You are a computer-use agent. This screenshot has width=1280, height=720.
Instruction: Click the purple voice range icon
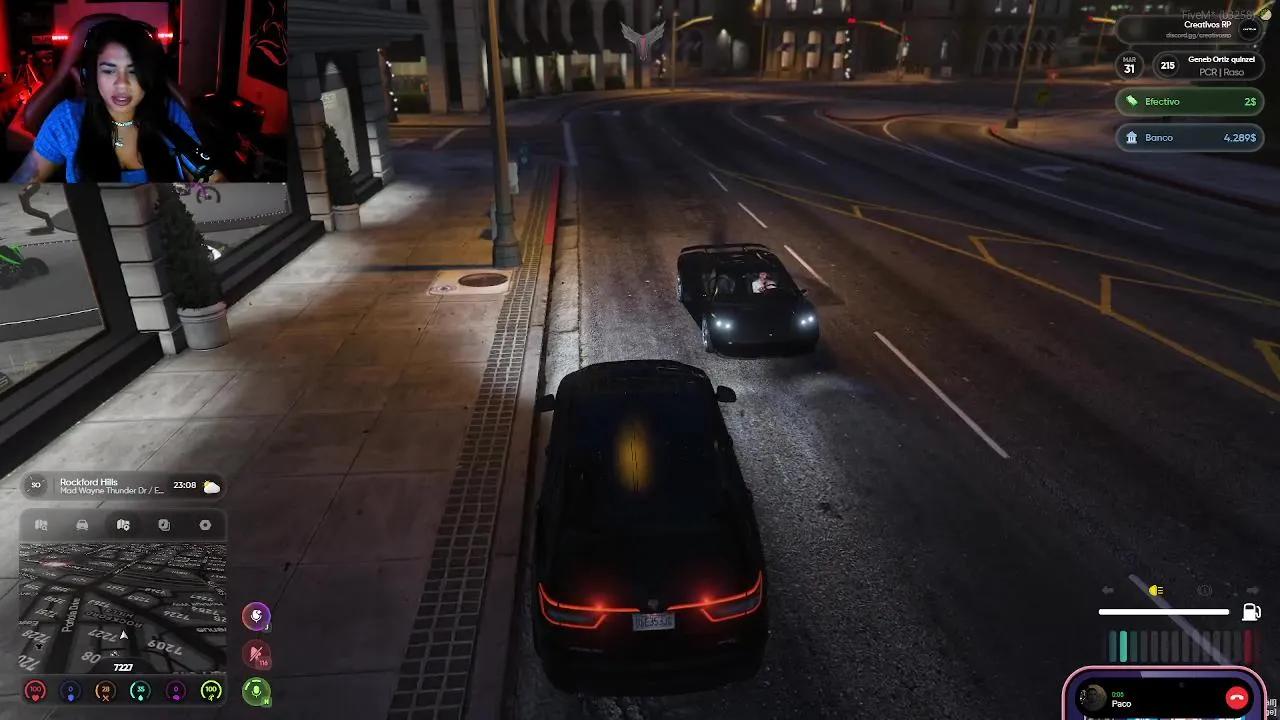pyautogui.click(x=257, y=616)
